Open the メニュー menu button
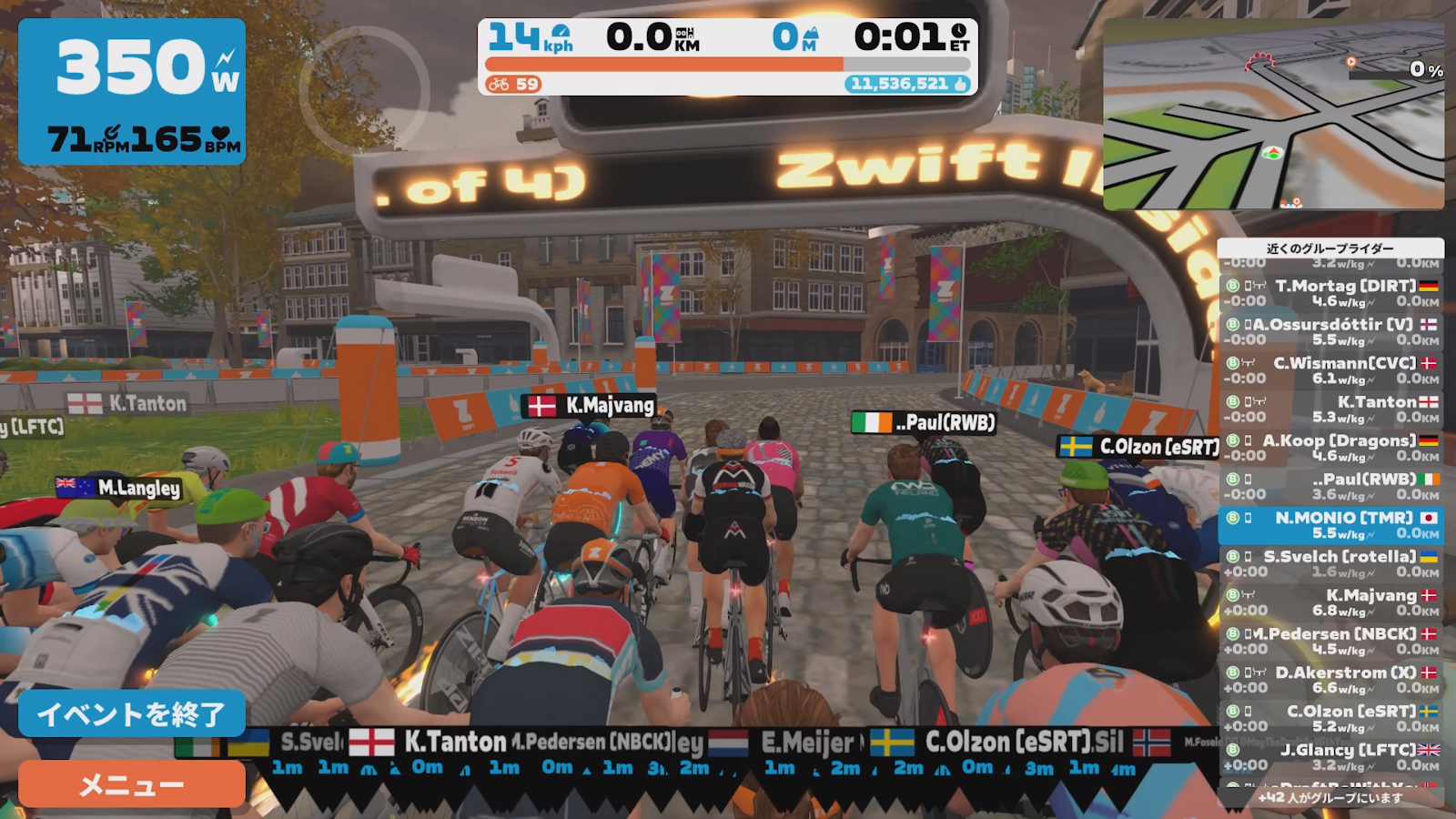Screen dimensions: 1456x819 [132, 784]
